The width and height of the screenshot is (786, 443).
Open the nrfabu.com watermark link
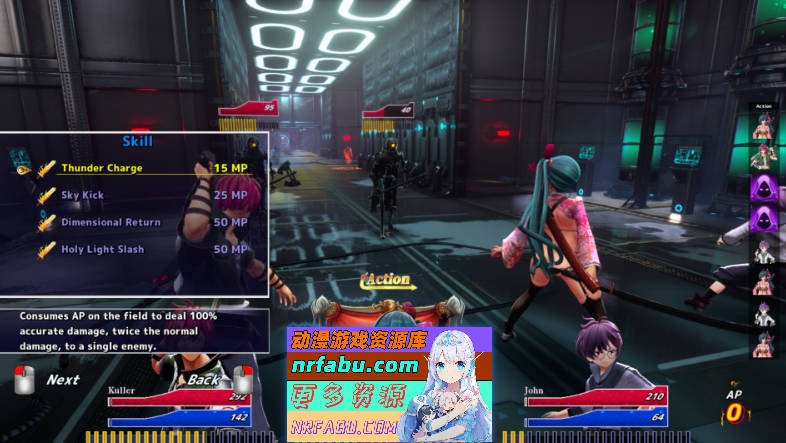click(355, 365)
